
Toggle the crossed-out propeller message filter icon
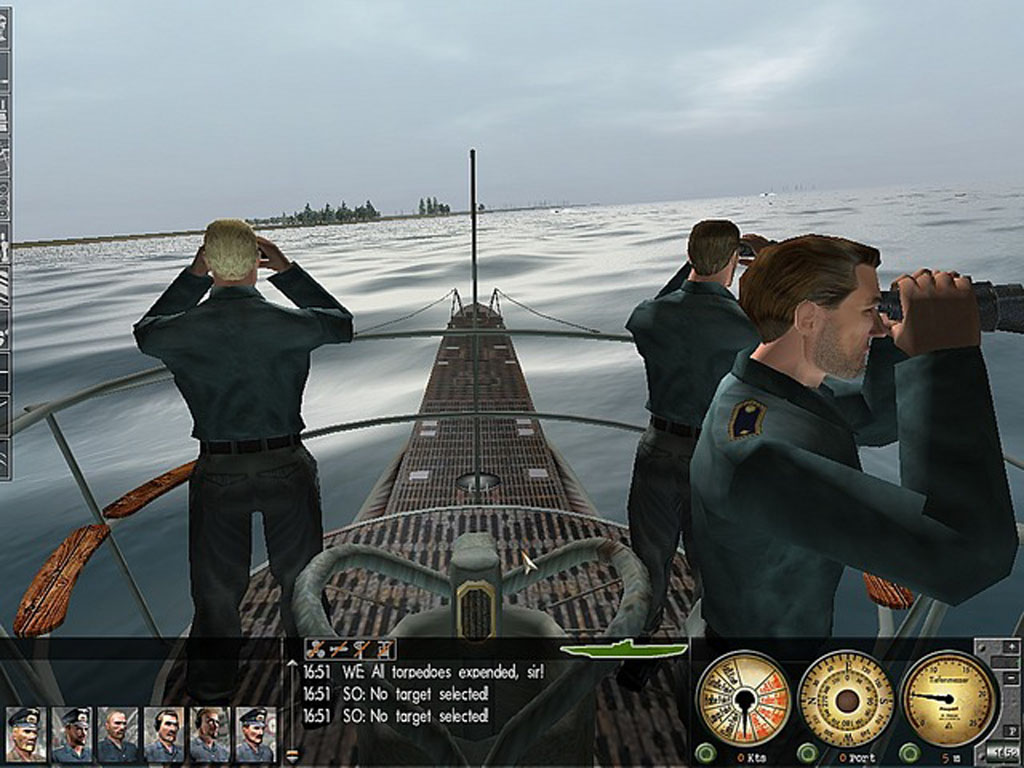click(316, 649)
